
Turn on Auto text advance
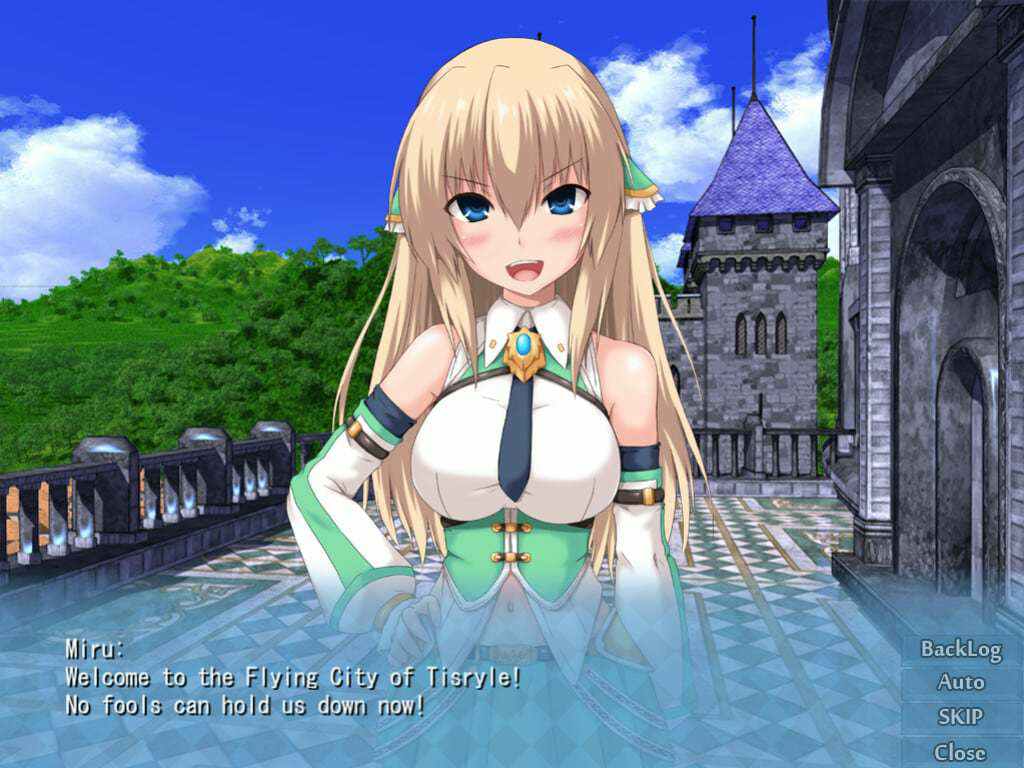coord(960,683)
